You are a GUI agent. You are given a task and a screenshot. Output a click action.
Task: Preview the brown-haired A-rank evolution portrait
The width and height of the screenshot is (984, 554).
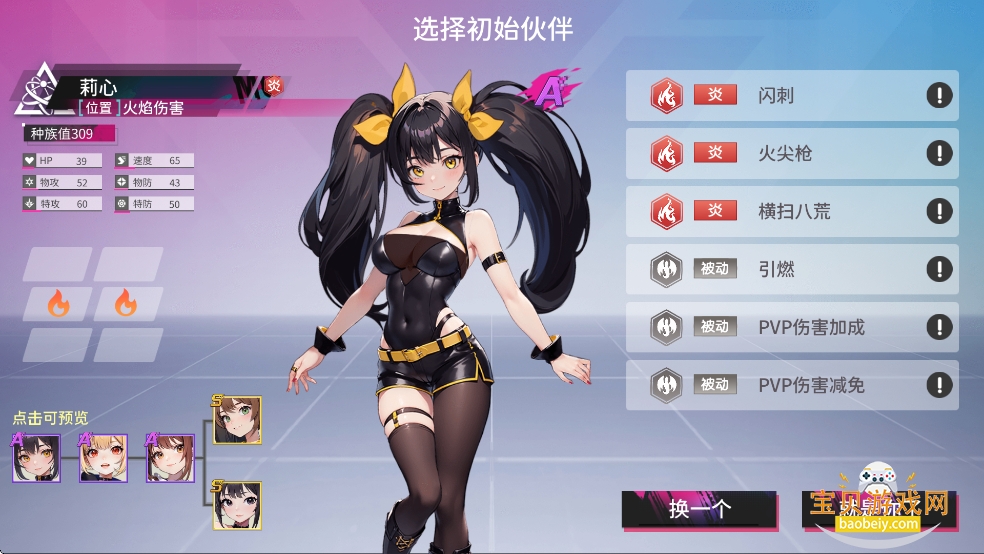coord(171,459)
